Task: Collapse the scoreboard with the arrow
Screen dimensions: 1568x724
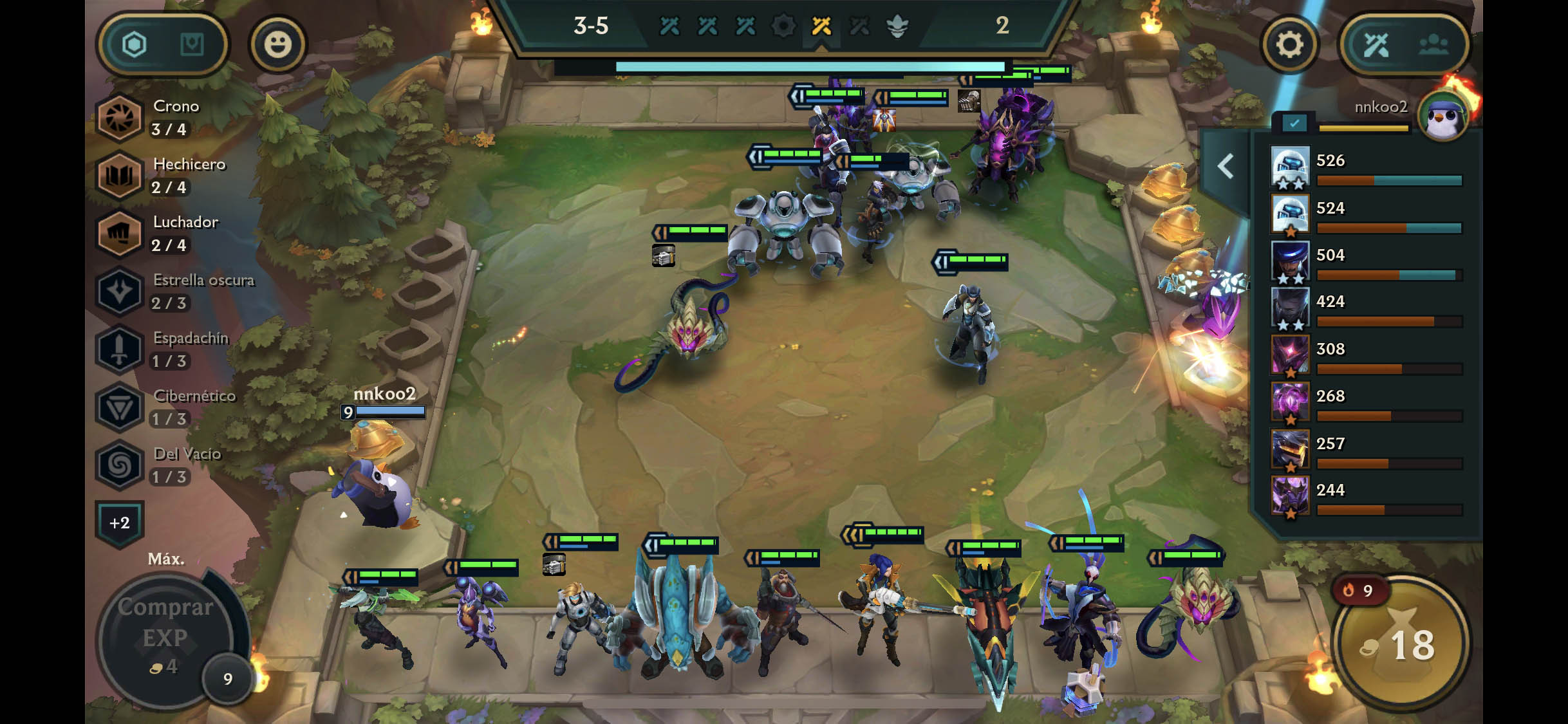Action: coord(1226,167)
